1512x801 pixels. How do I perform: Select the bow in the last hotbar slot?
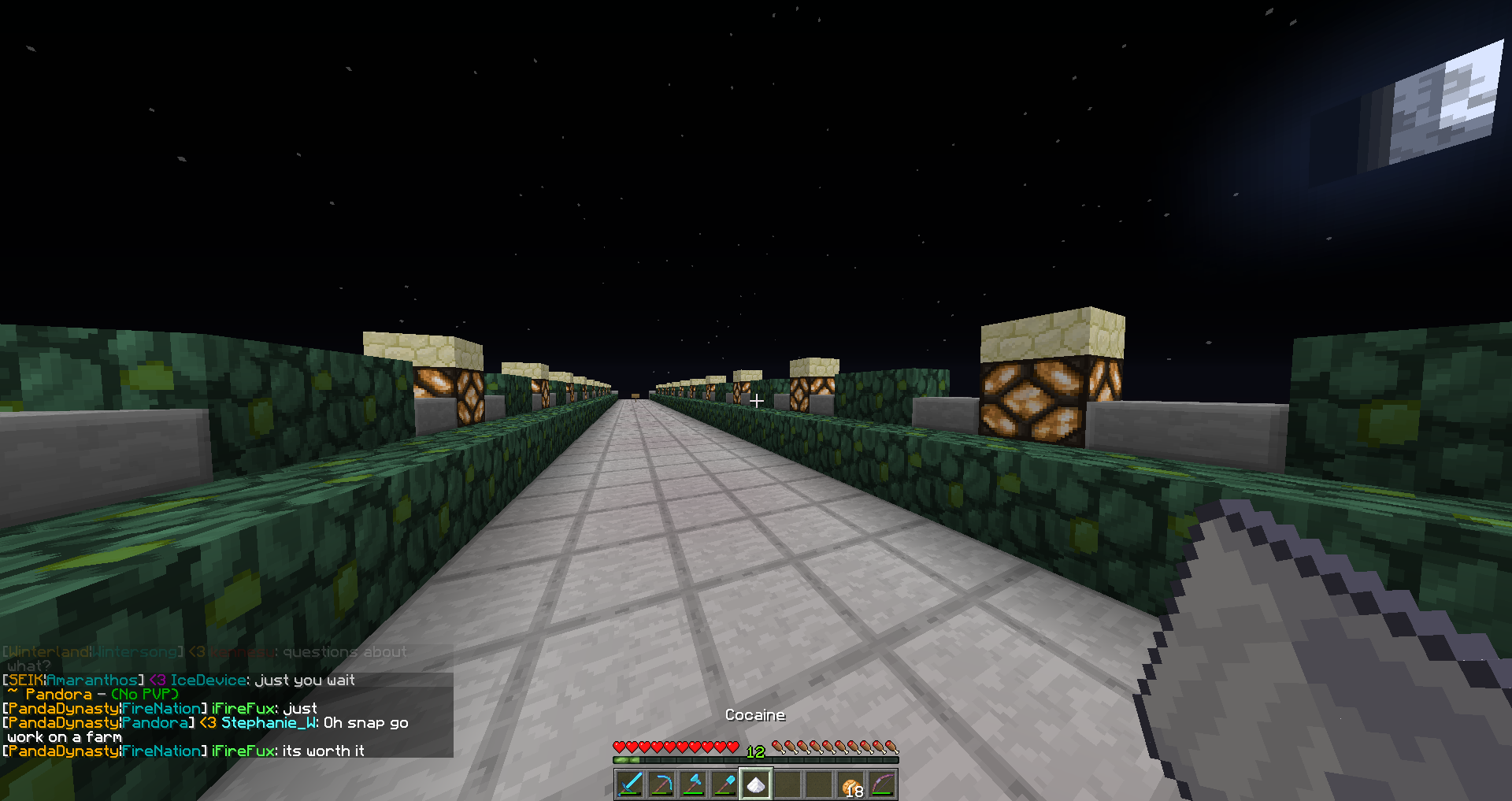[x=880, y=784]
